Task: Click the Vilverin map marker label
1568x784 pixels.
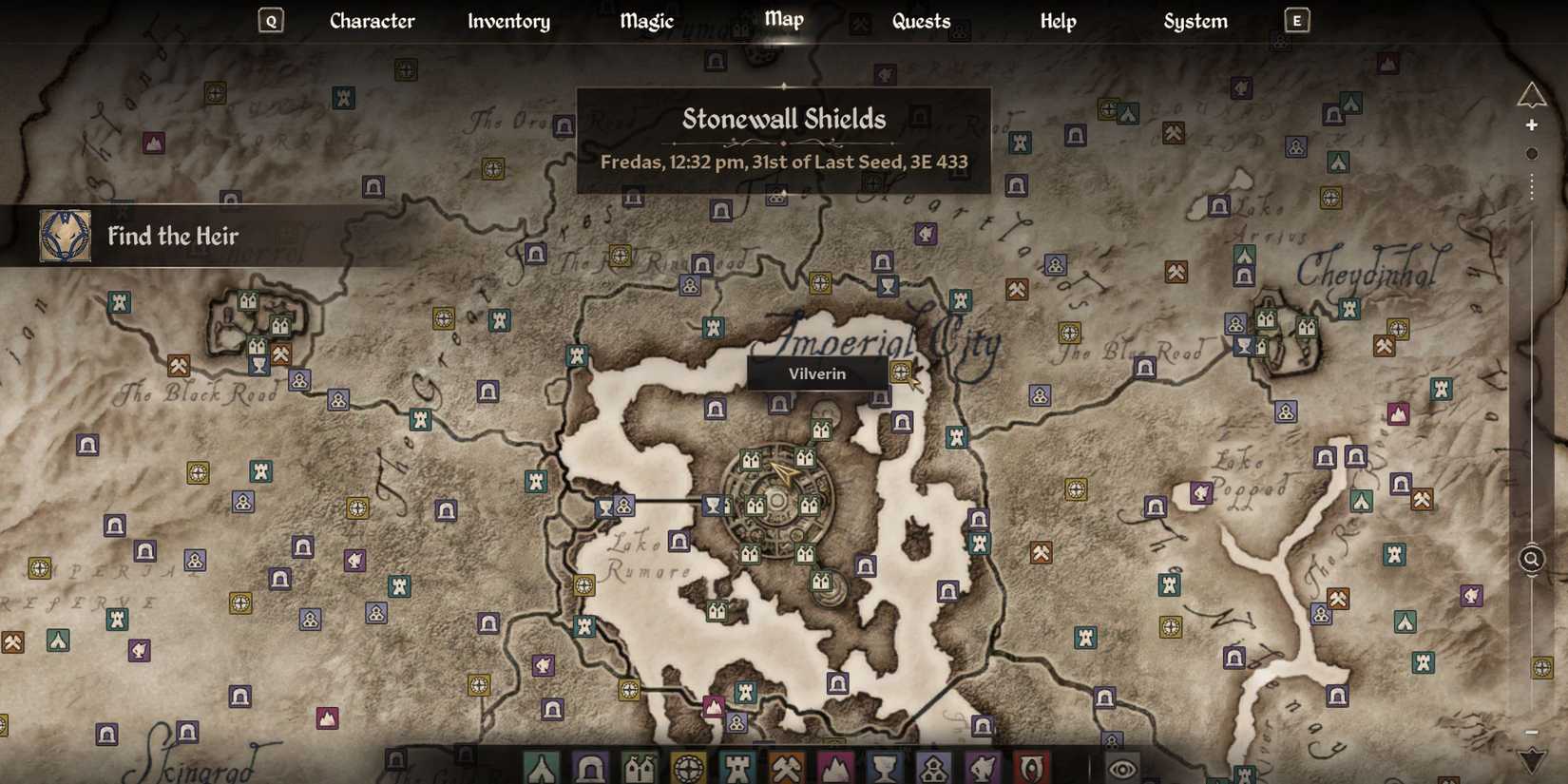Action: [x=815, y=373]
